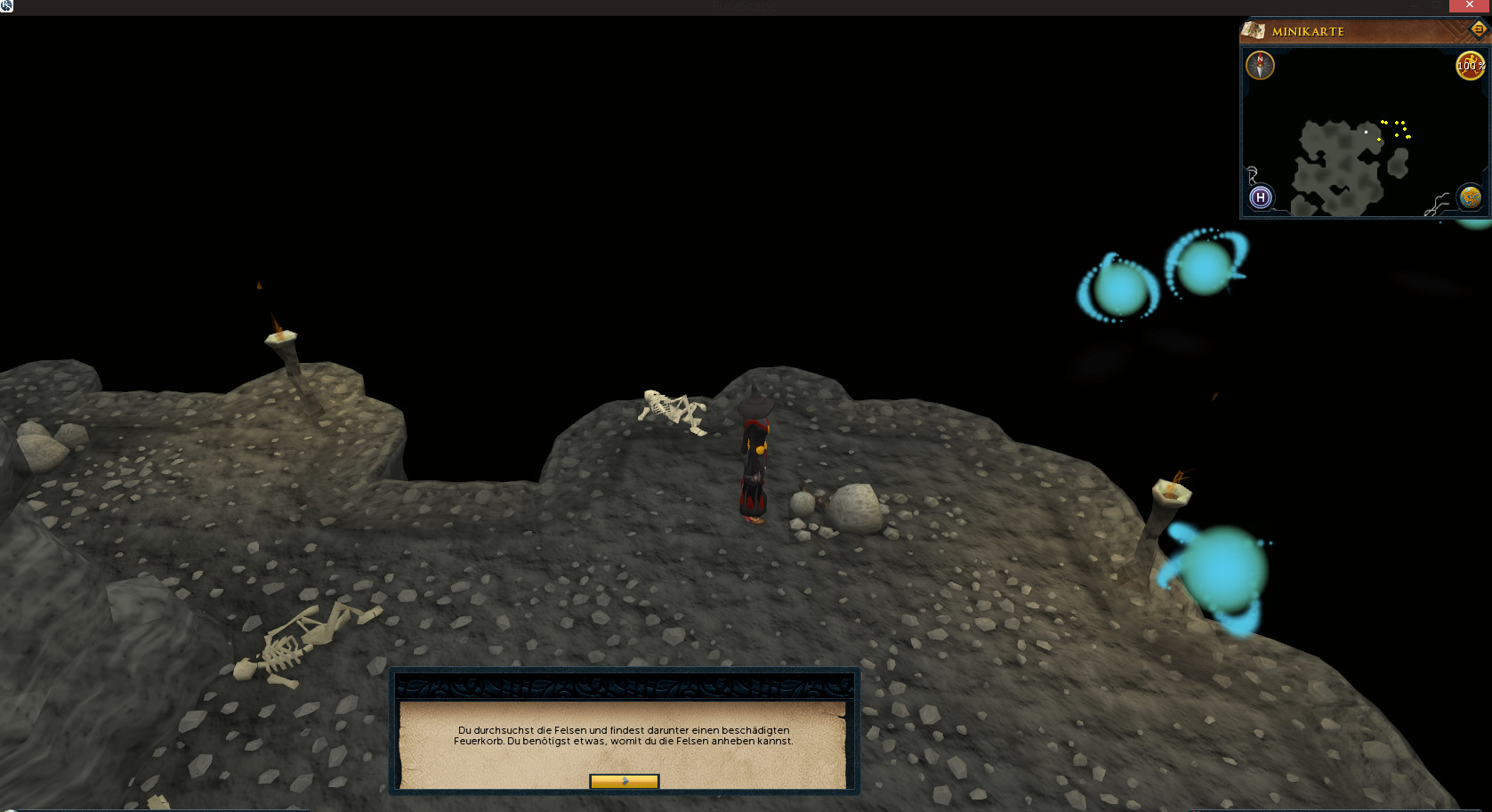Close the RuneScape game window
Screen dimensions: 1492x812
(x=1470, y=5)
